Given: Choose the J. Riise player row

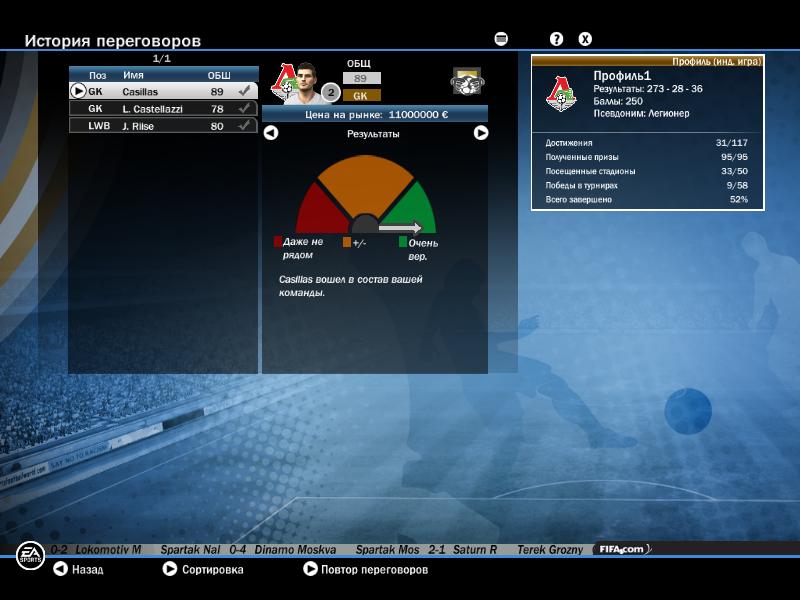Looking at the screenshot, I should tap(163, 126).
